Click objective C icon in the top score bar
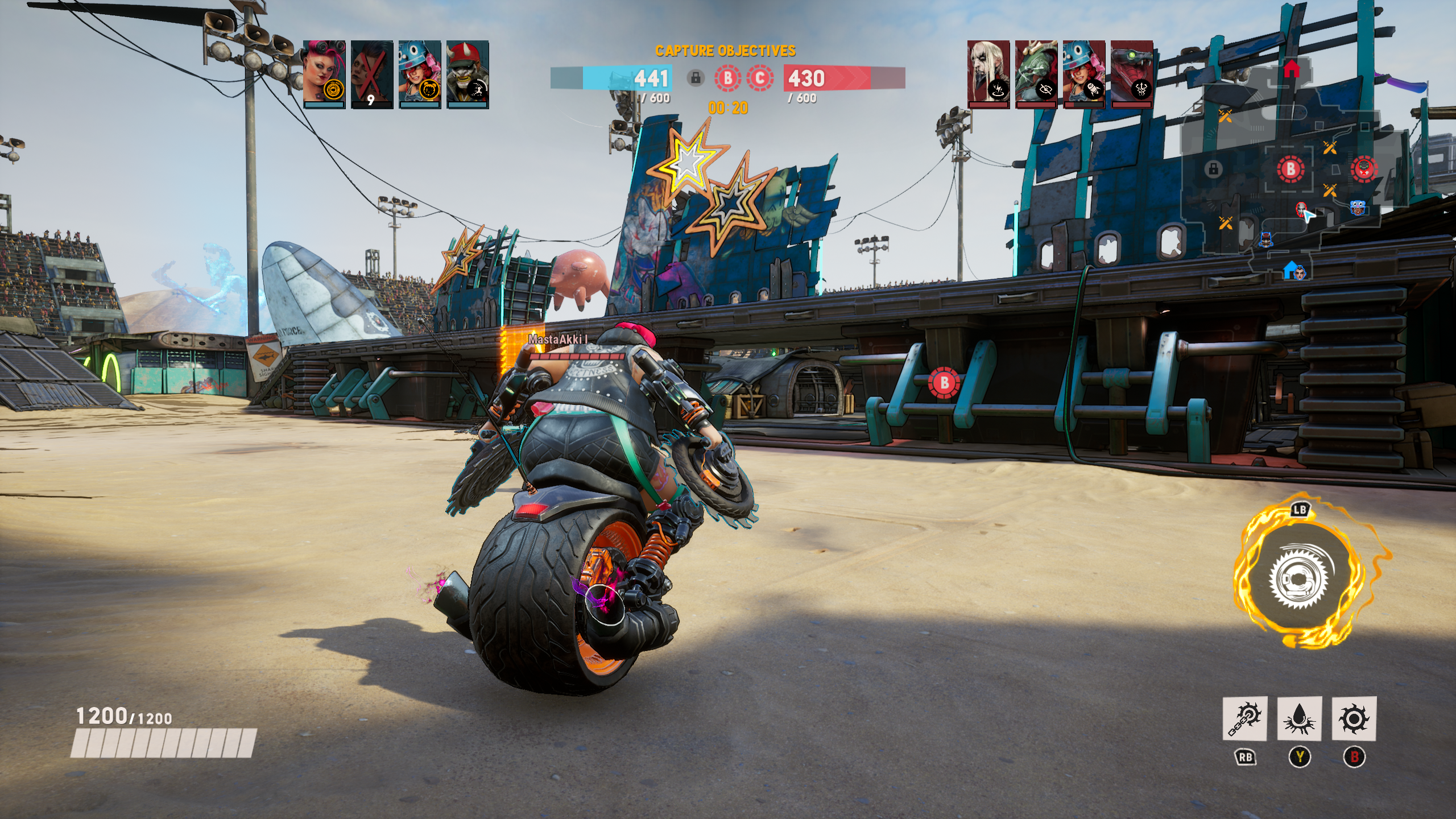The height and width of the screenshot is (819, 1456). [x=760, y=78]
